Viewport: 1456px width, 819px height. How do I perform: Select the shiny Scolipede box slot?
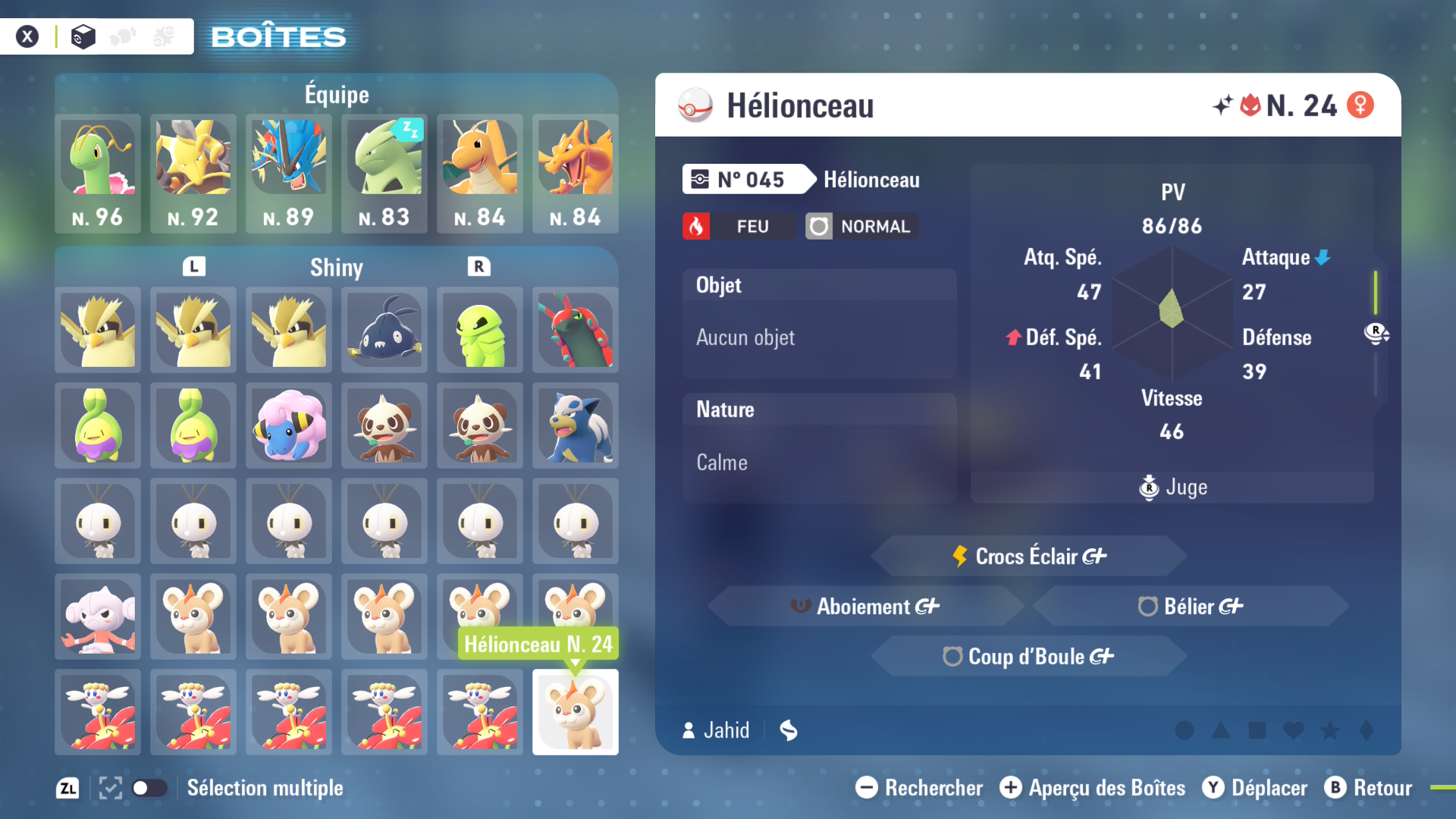click(x=576, y=331)
